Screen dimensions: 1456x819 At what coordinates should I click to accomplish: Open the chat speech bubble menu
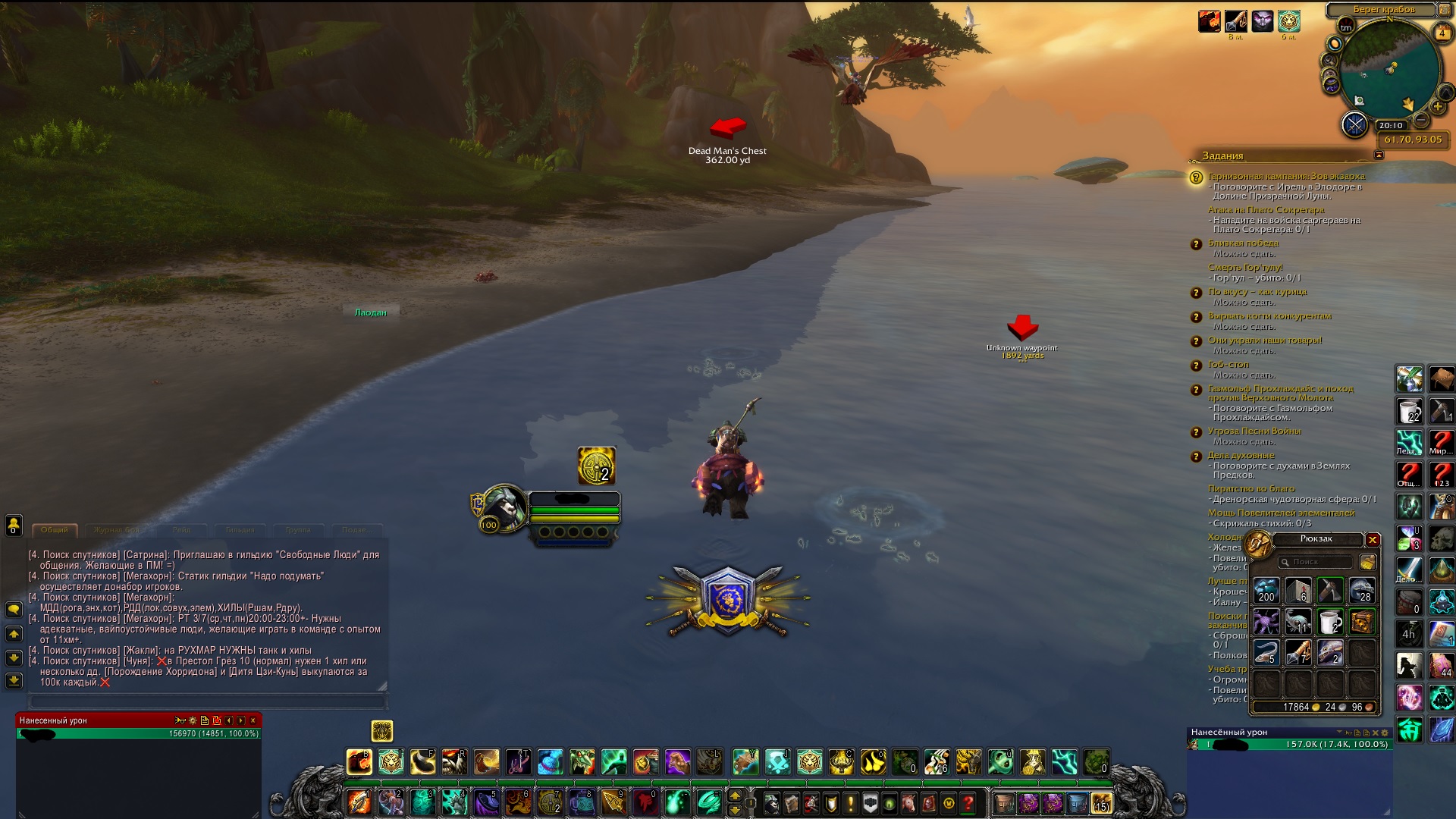tap(14, 610)
